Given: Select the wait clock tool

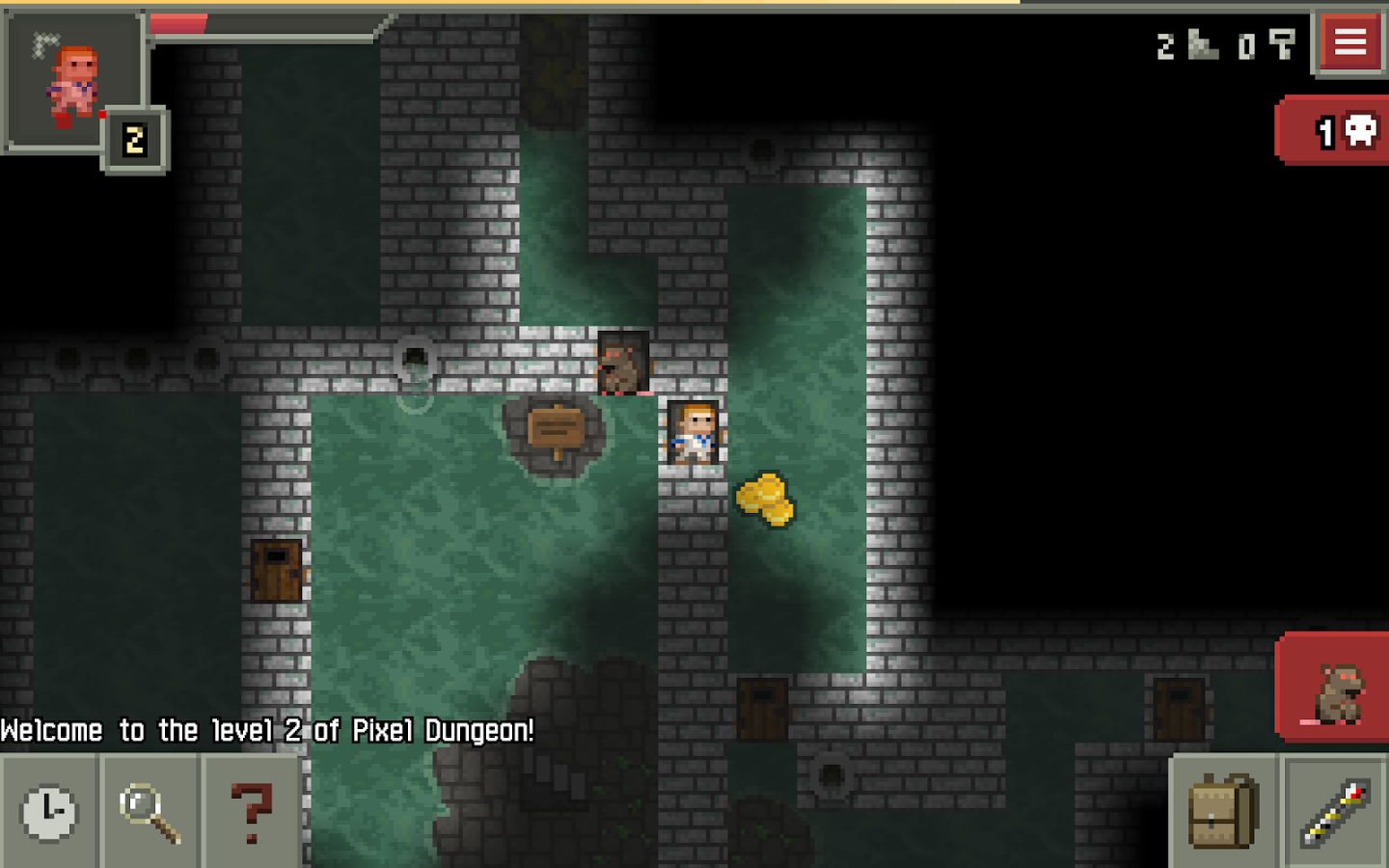Looking at the screenshot, I should [50, 812].
